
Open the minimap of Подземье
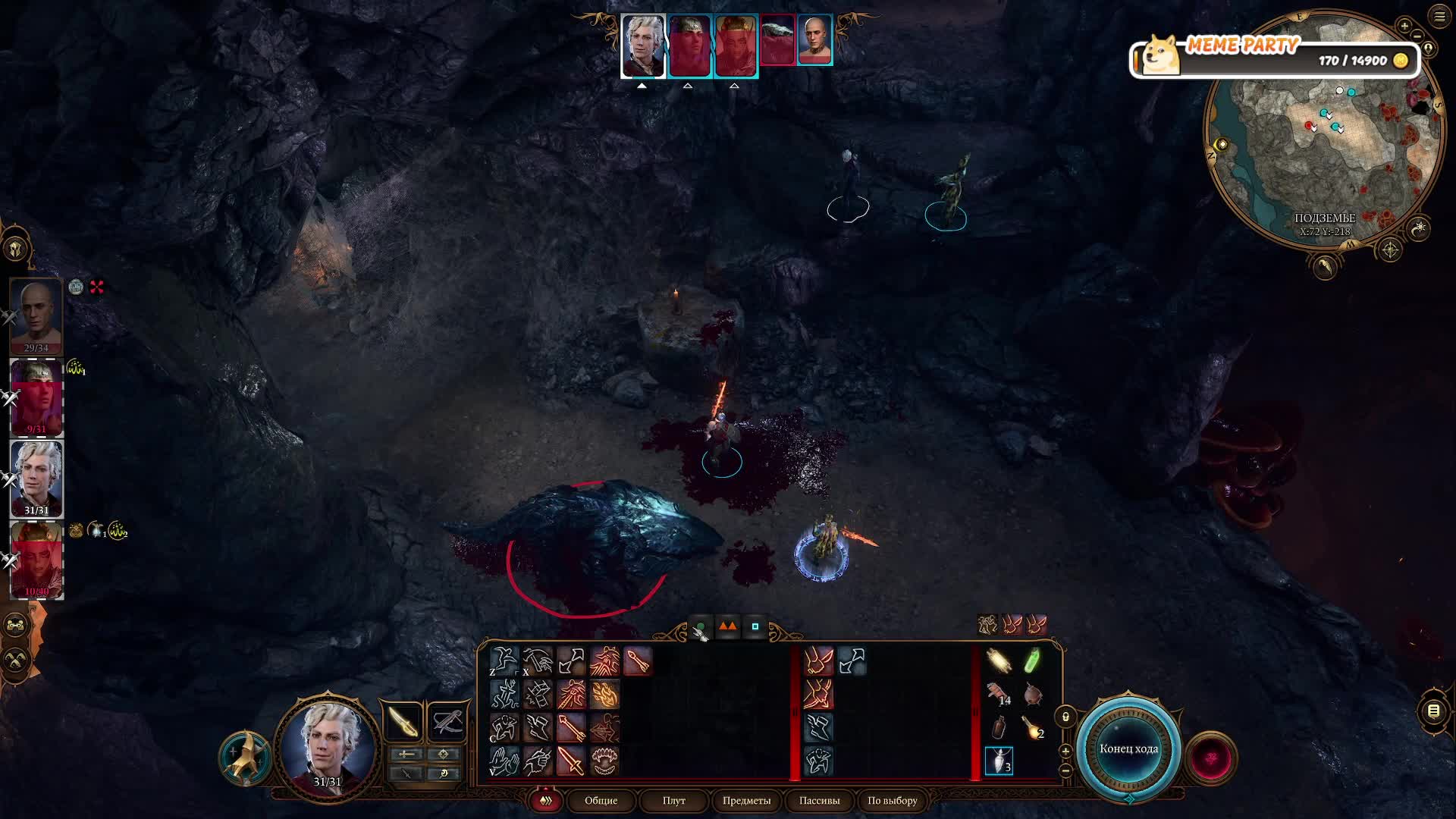coord(1323,133)
